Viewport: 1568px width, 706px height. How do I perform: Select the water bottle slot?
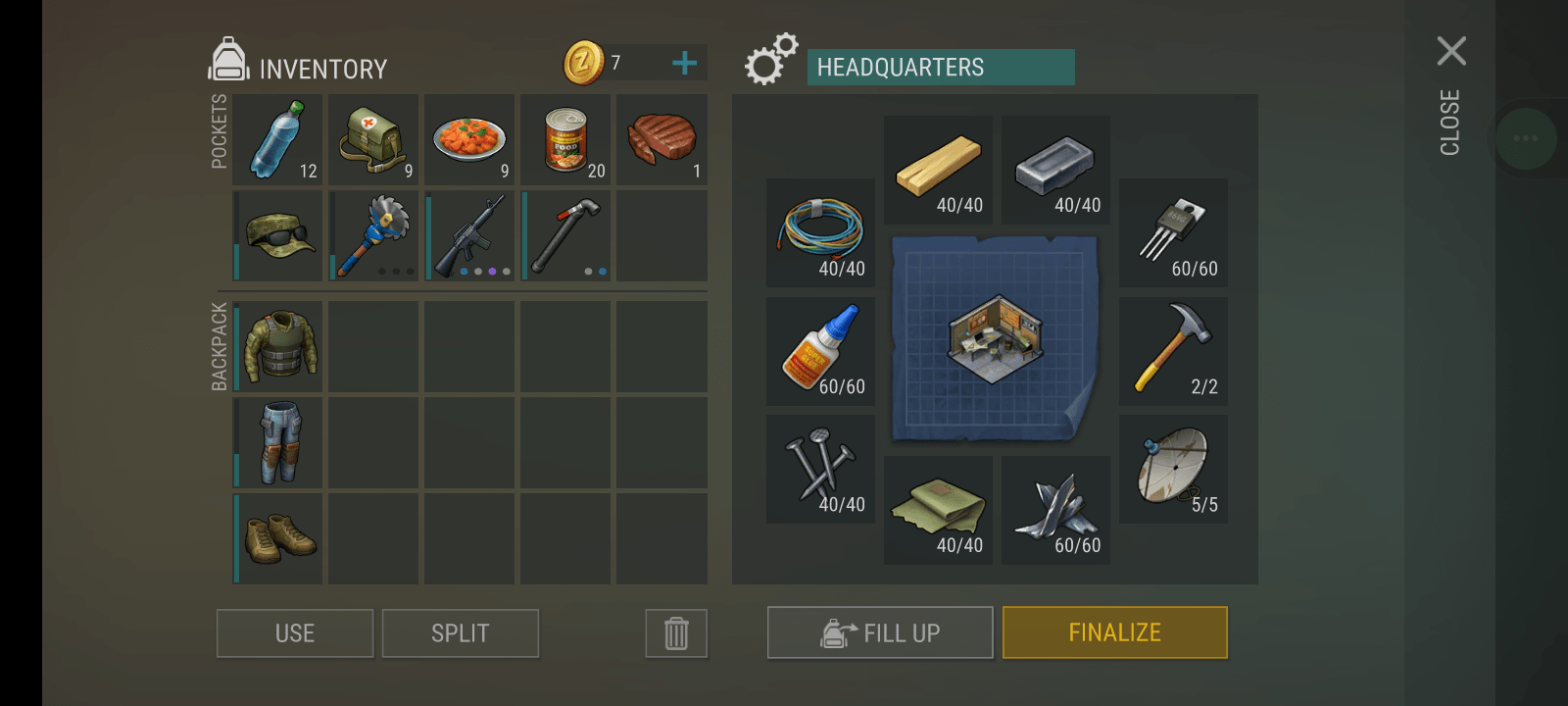point(277,140)
